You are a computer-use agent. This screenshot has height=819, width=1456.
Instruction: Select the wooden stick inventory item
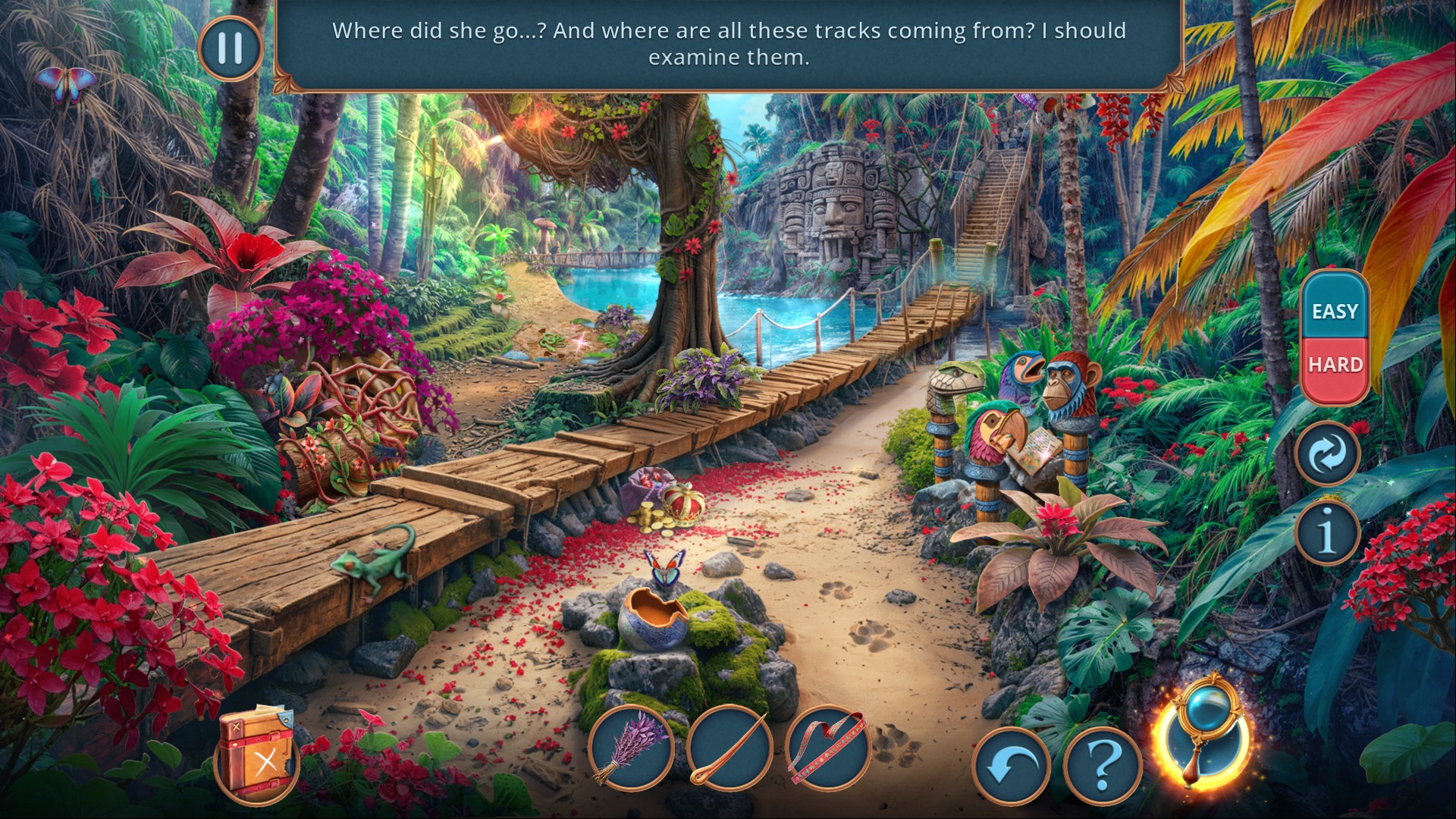click(729, 749)
